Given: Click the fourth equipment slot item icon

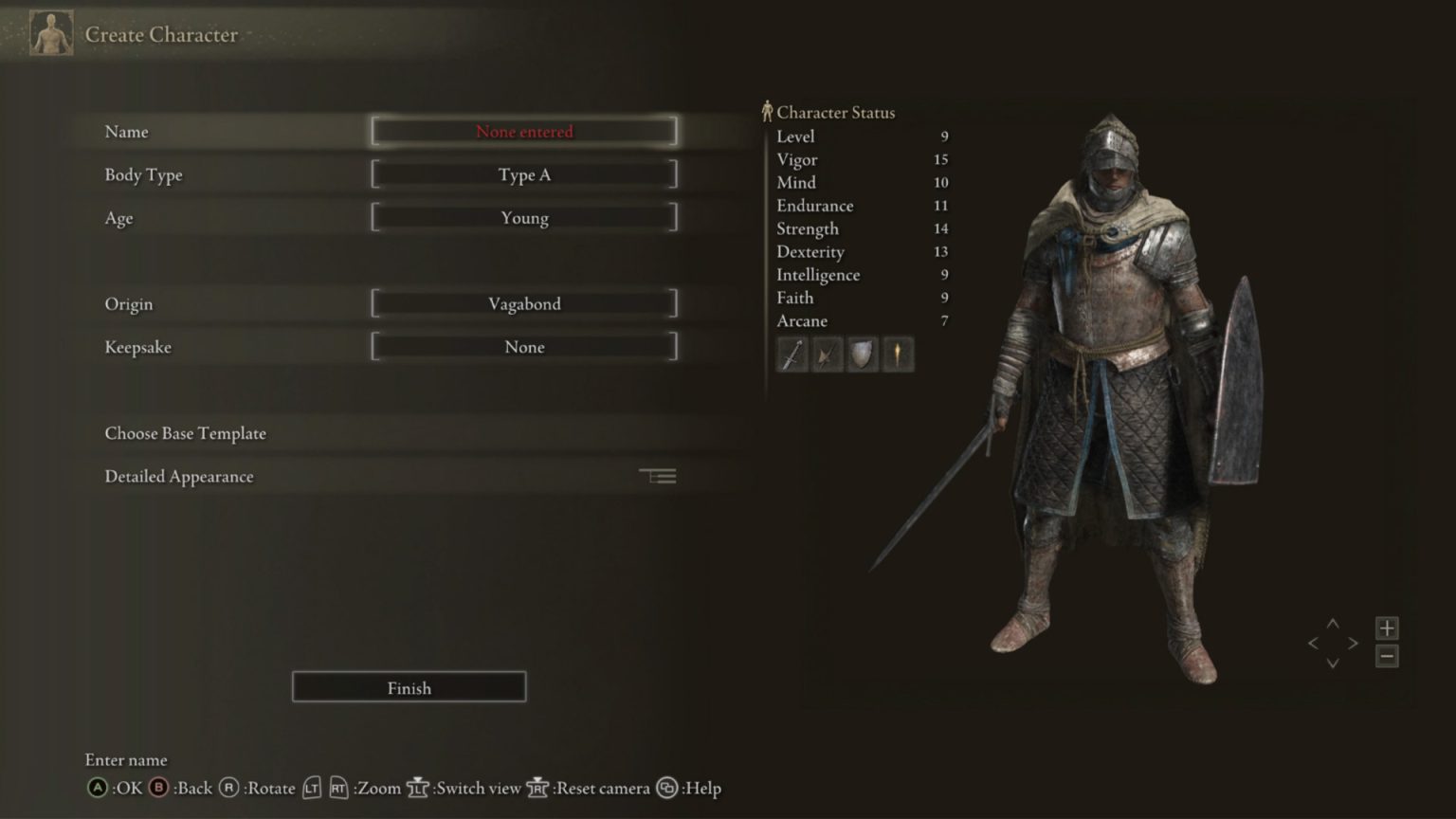Looking at the screenshot, I should click(x=897, y=354).
